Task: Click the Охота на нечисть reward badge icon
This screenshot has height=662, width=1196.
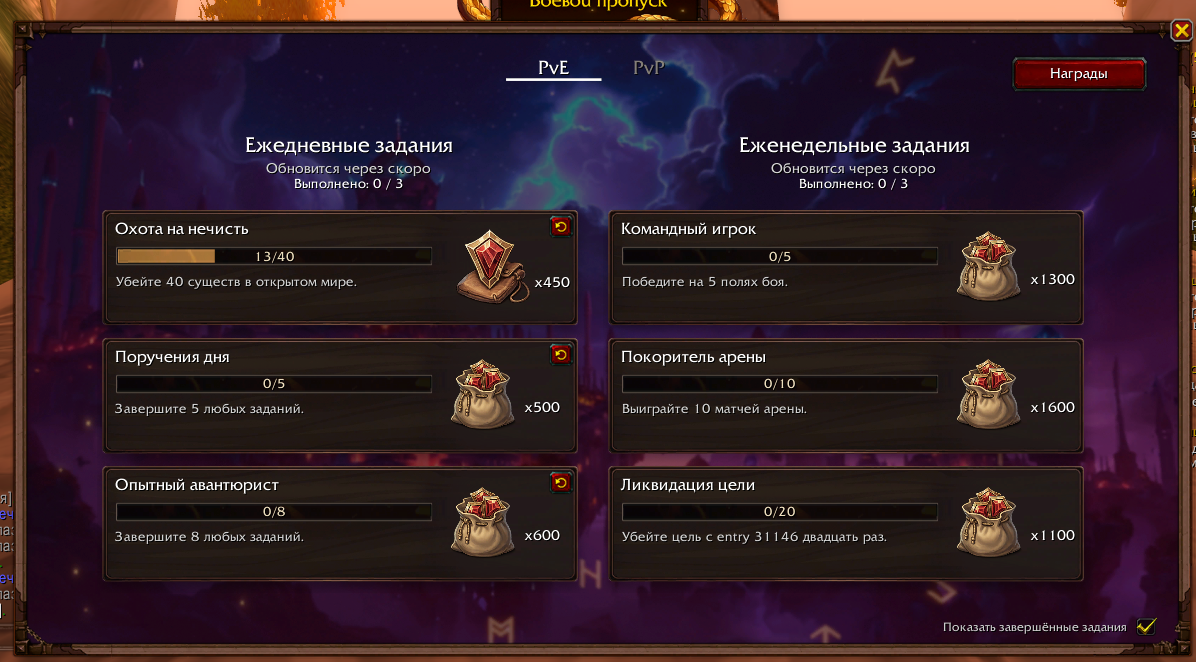Action: pyautogui.click(x=493, y=269)
